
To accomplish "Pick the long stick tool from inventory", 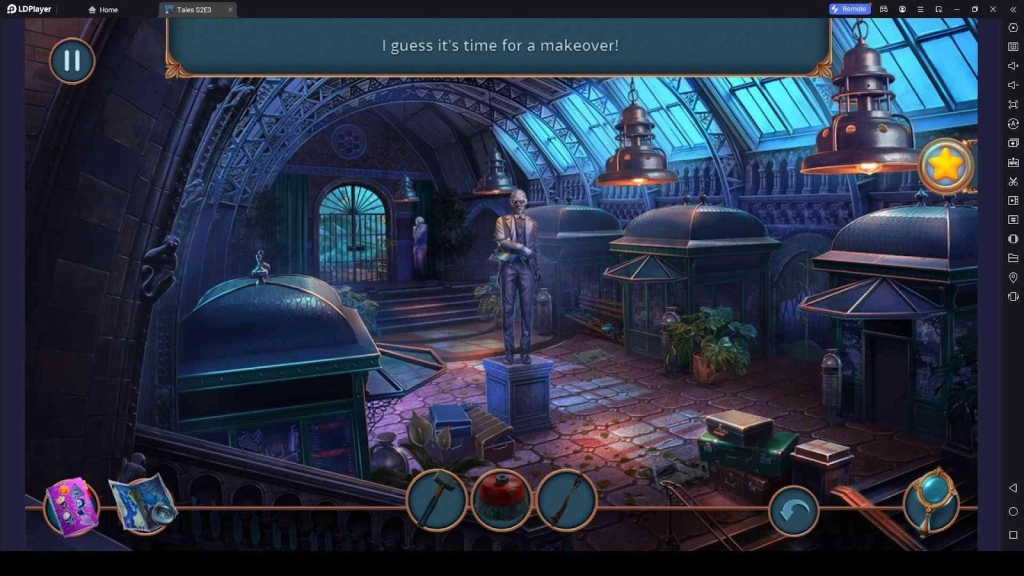I will click(x=566, y=499).
